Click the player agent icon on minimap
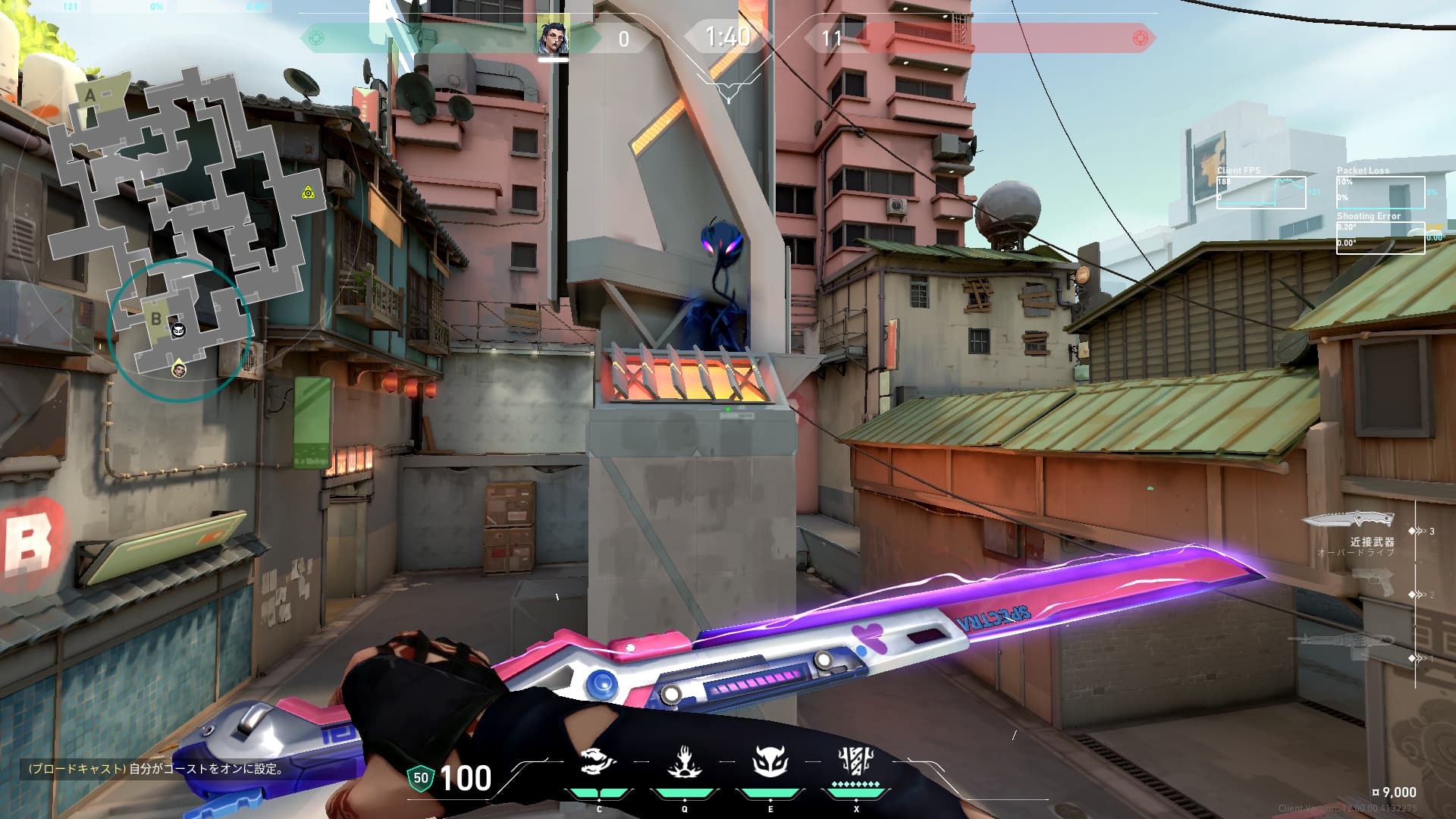Screen dimensions: 1456x819 tap(179, 369)
